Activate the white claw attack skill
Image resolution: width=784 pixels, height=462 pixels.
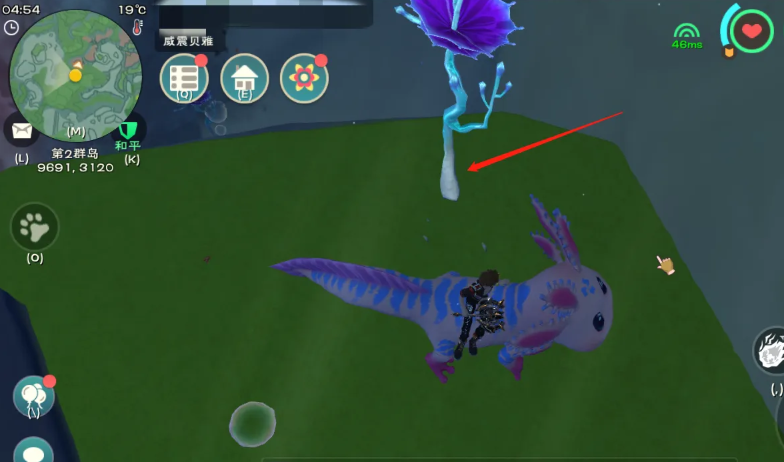[771, 351]
